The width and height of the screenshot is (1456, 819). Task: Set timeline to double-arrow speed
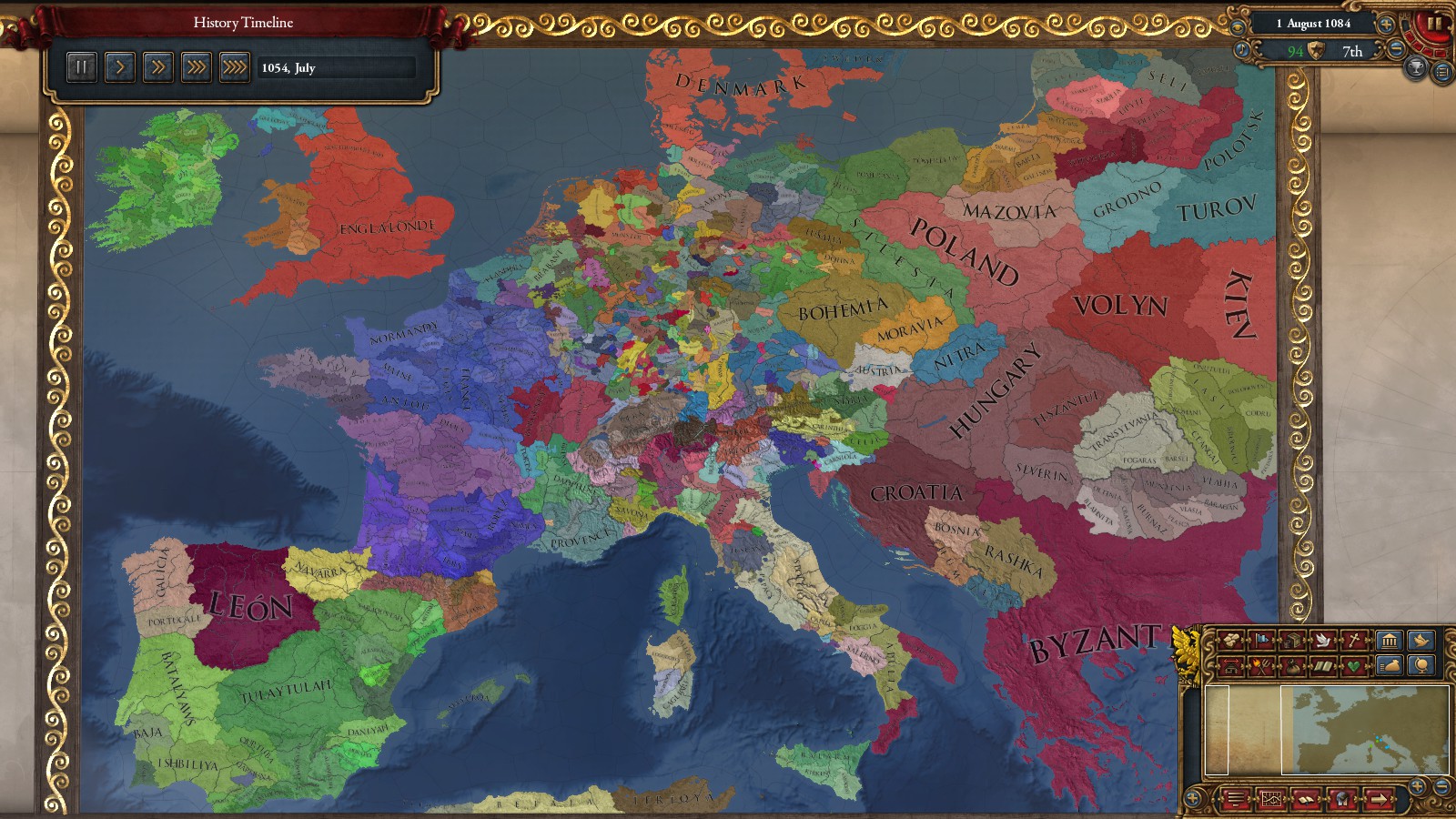[157, 66]
